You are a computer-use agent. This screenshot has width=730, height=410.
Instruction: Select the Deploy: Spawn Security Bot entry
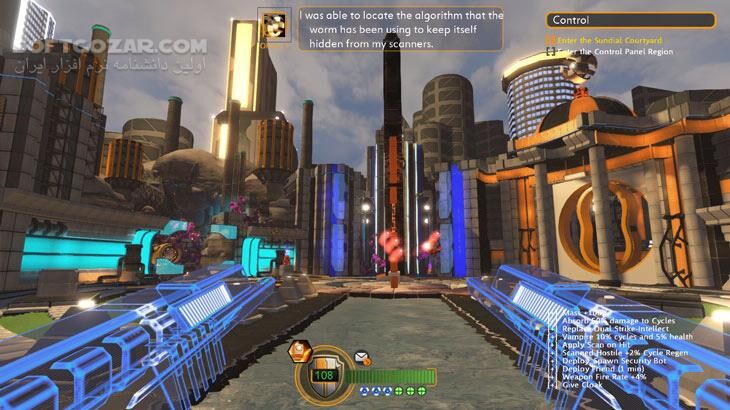(x=612, y=359)
